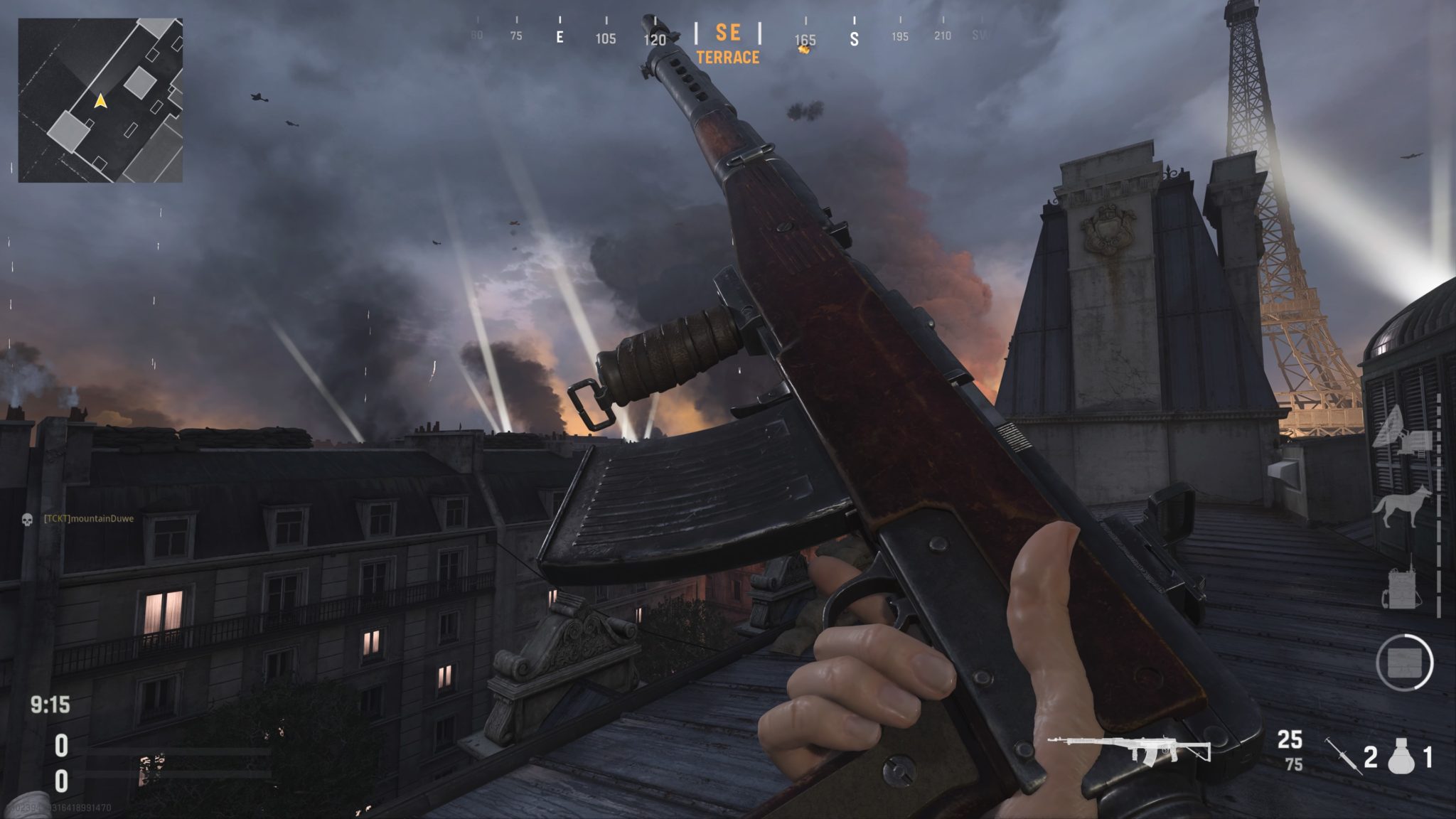The image size is (1456, 819).
Task: Select the TERRACE objective label
Action: coord(726,58)
